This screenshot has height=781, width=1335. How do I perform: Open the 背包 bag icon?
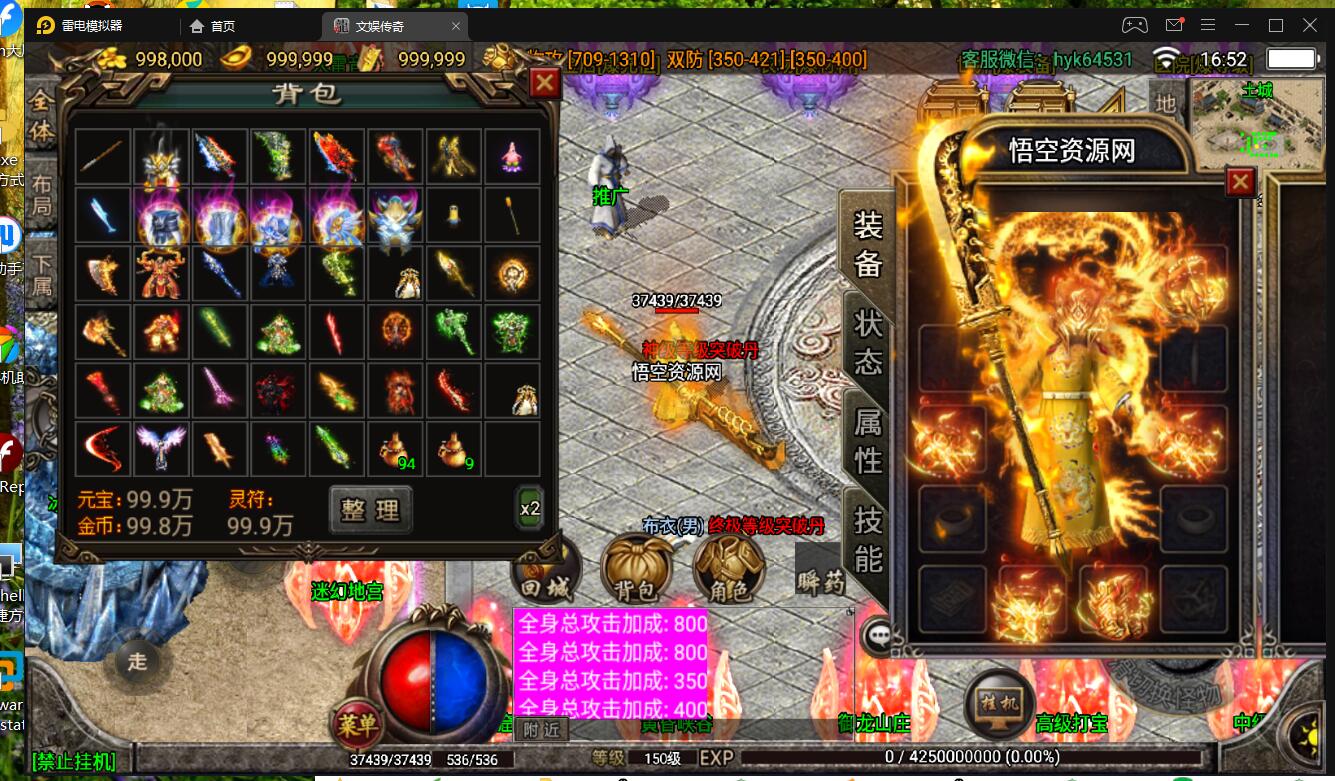click(634, 570)
